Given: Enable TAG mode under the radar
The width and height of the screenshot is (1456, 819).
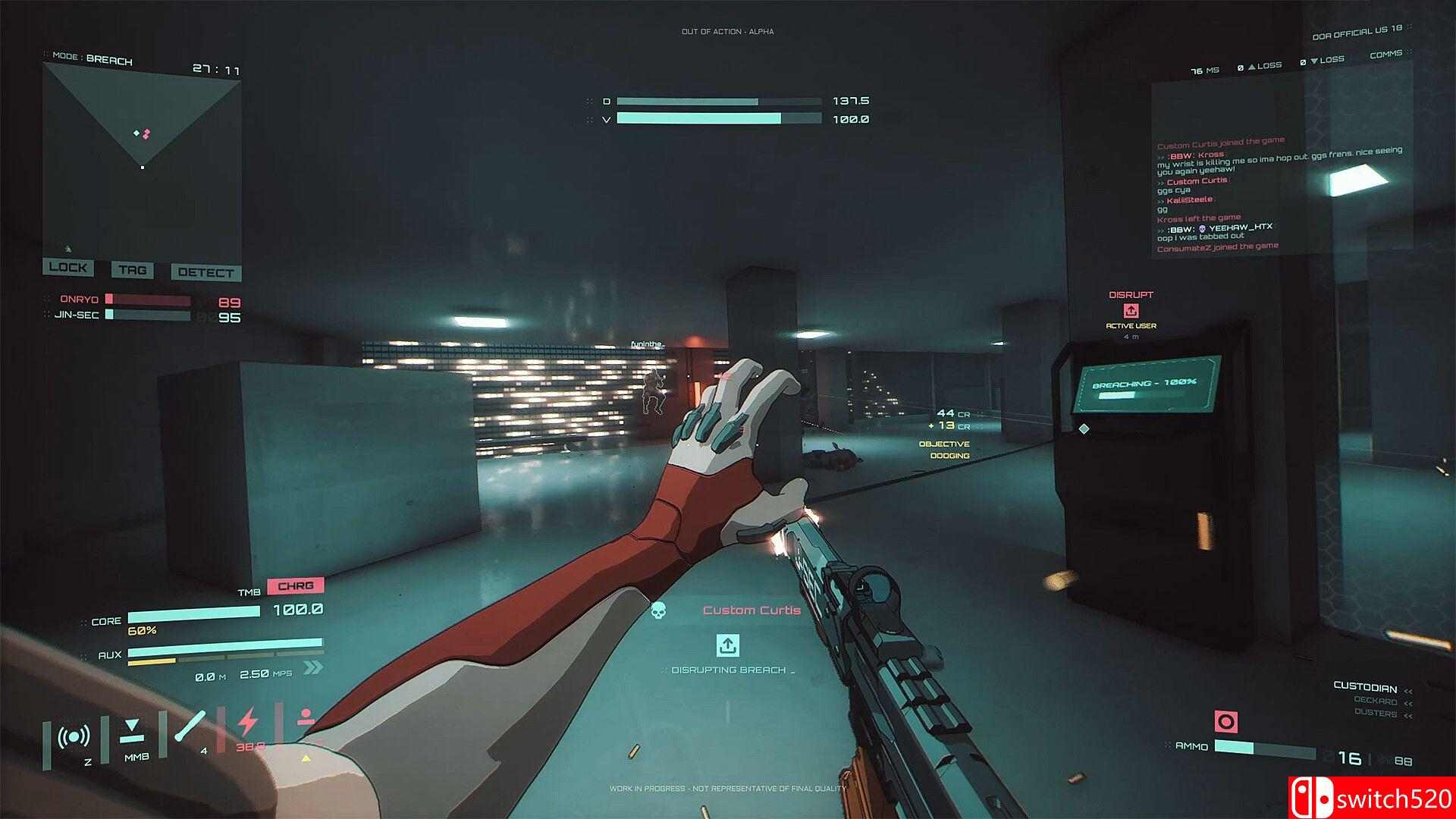Looking at the screenshot, I should click(133, 270).
